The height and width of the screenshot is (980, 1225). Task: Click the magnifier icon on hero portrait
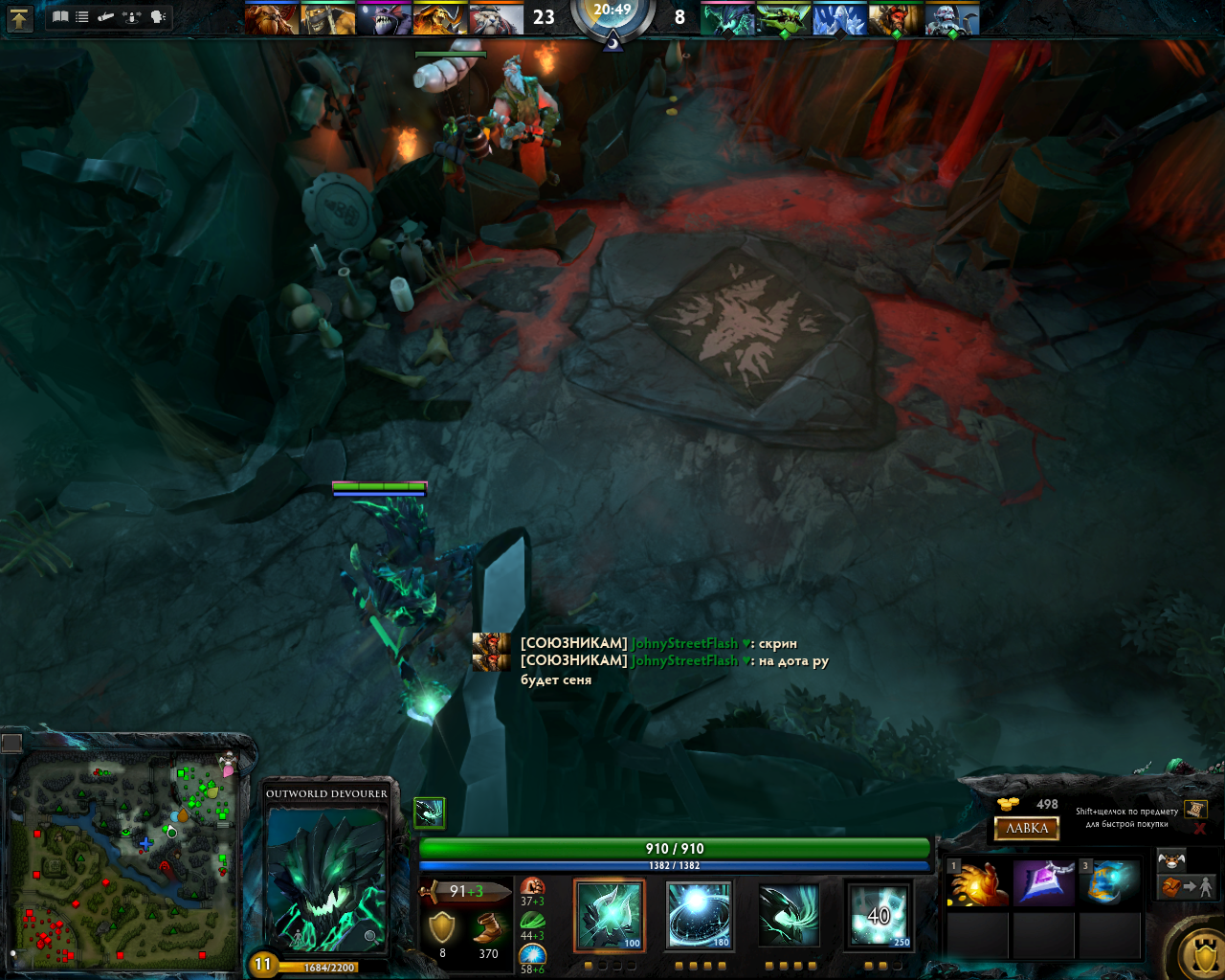click(370, 936)
